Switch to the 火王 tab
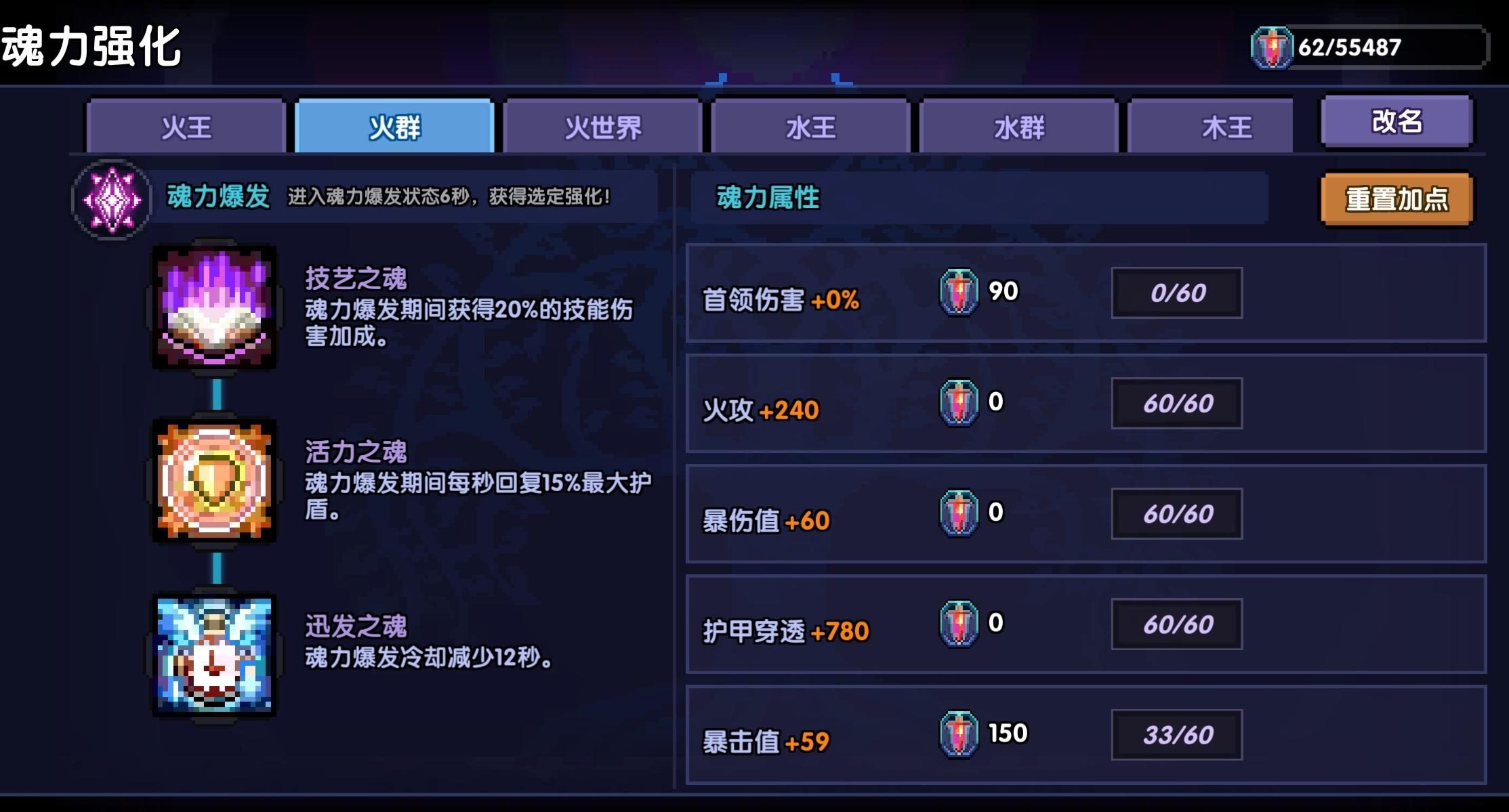The width and height of the screenshot is (1509, 812). [x=185, y=127]
